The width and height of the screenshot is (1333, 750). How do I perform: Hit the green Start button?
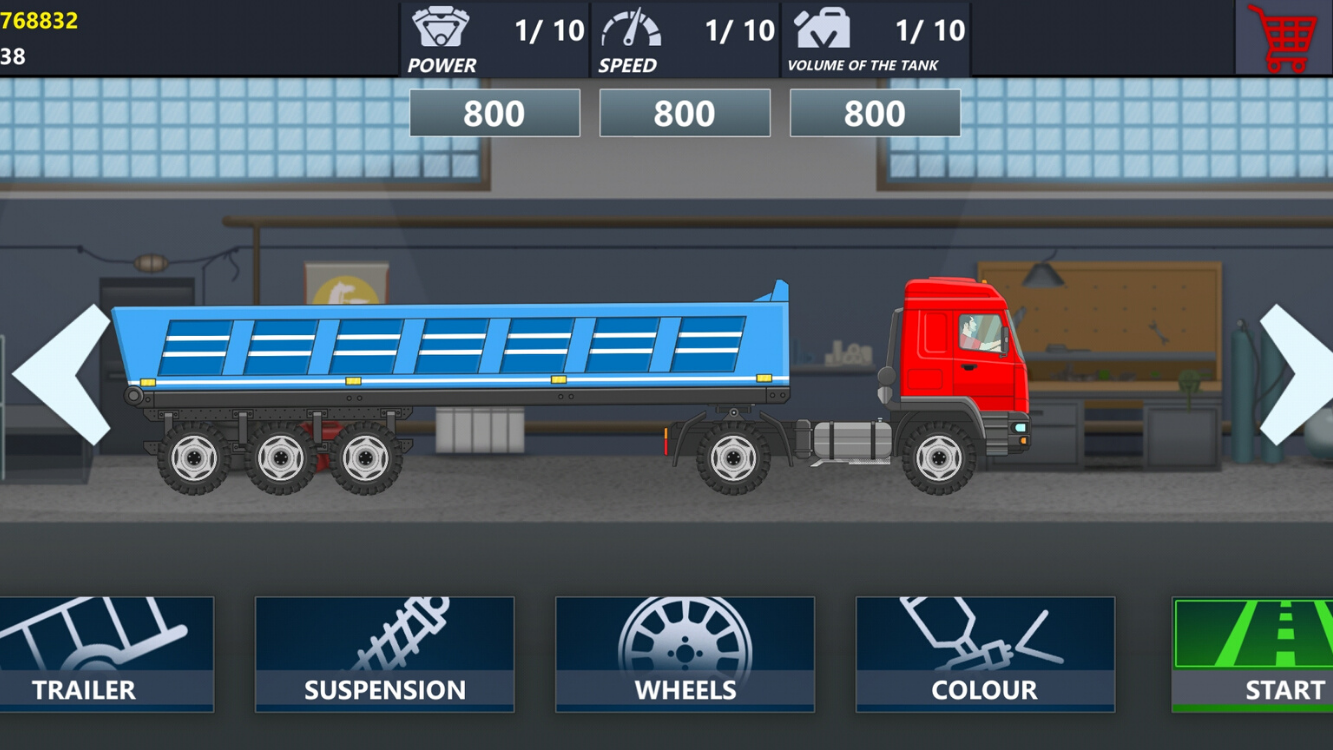1253,654
